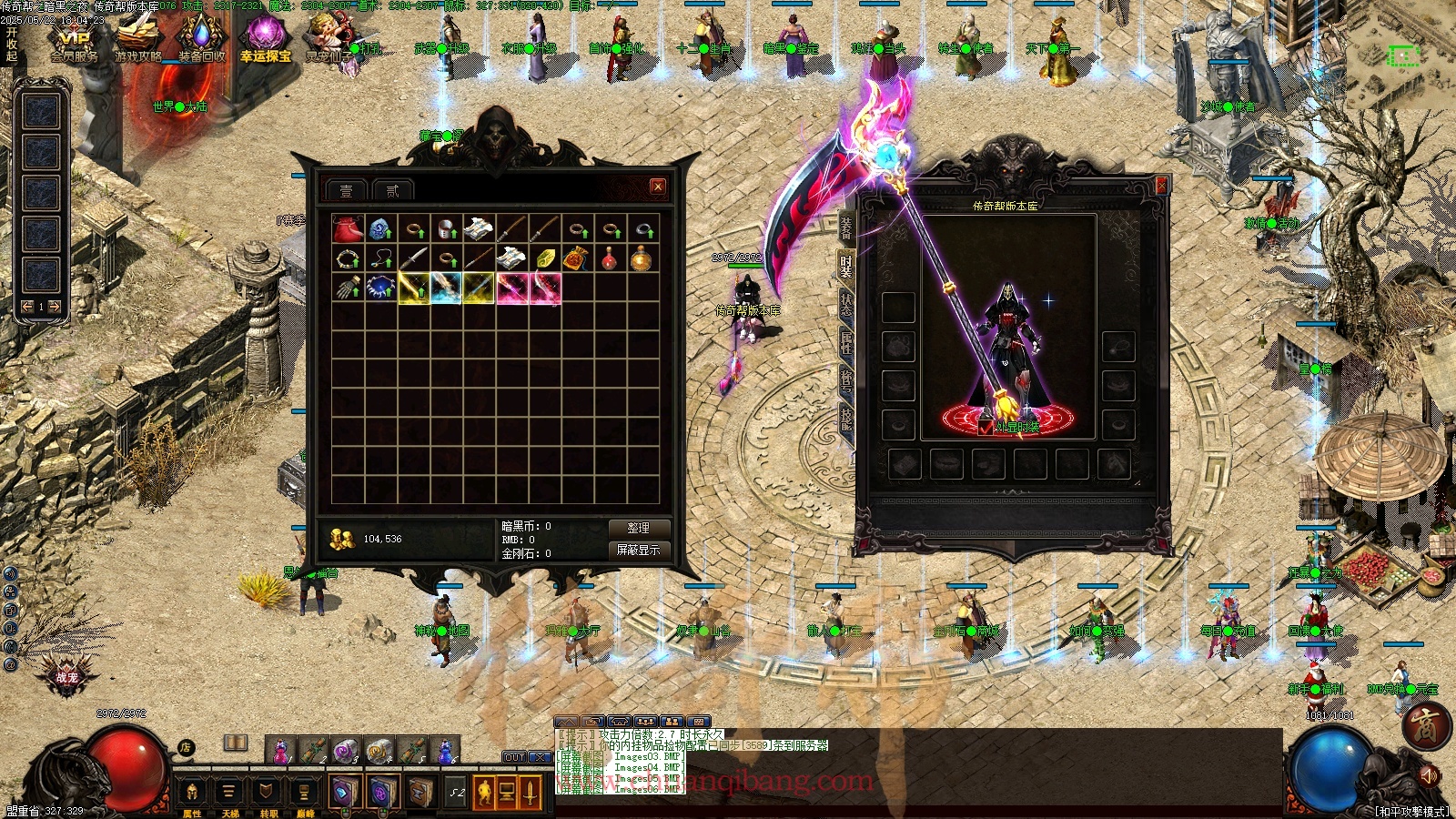Image resolution: width=1456 pixels, height=819 pixels.
Task: Open 幸运探宝 lucky treasure icon
Action: tap(265, 41)
